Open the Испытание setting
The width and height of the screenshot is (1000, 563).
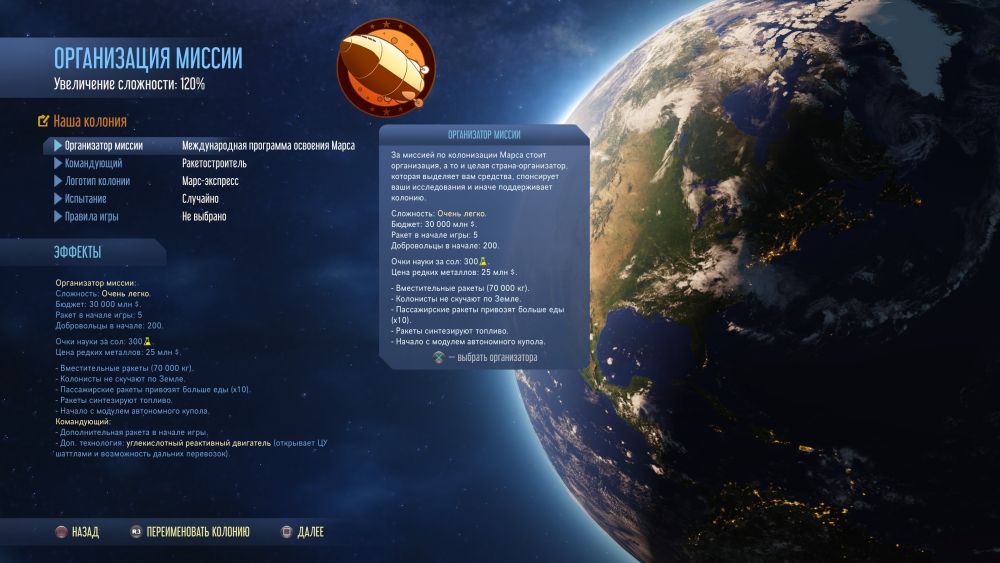85,200
